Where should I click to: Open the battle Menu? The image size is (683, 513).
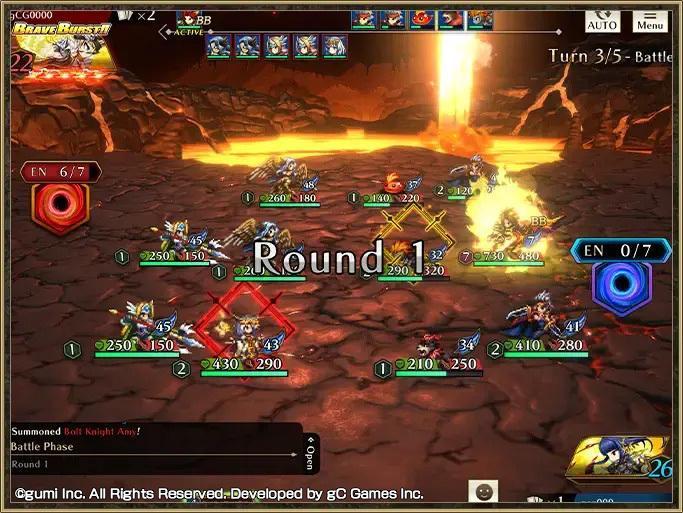(x=650, y=20)
